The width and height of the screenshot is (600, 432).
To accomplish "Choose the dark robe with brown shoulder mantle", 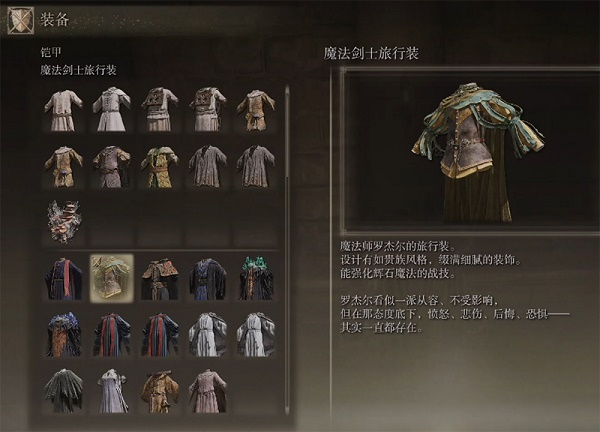I will [159, 277].
